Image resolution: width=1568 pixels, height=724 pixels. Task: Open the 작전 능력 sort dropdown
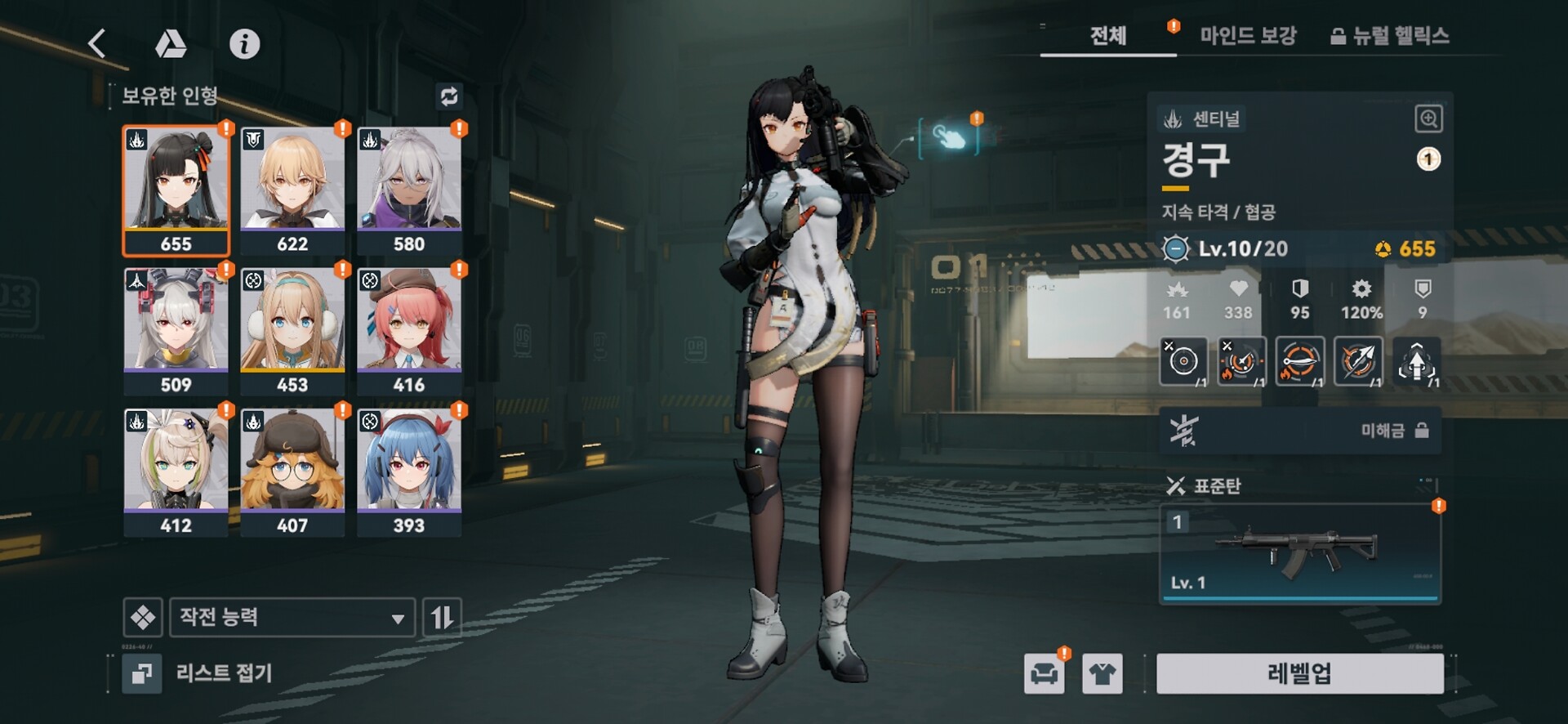292,617
